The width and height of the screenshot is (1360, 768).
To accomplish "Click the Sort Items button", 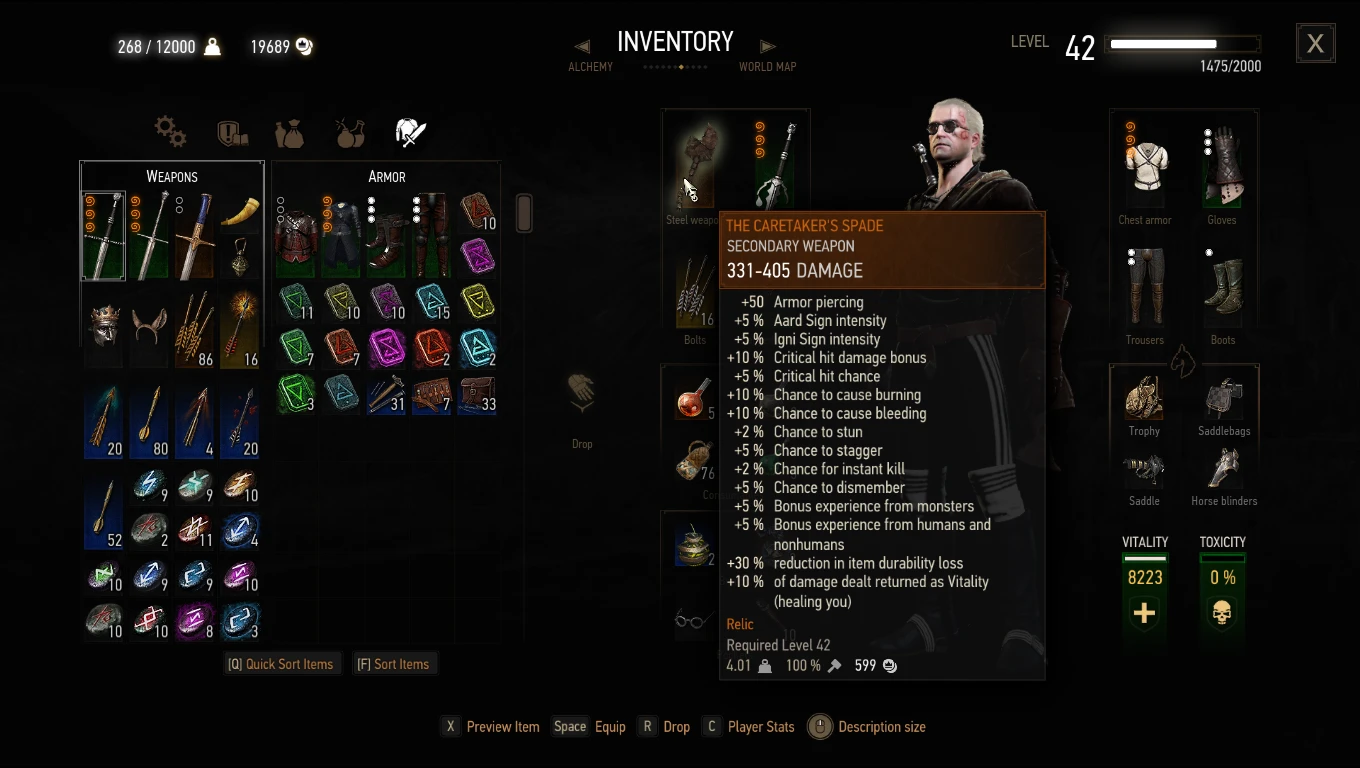I will [x=395, y=663].
